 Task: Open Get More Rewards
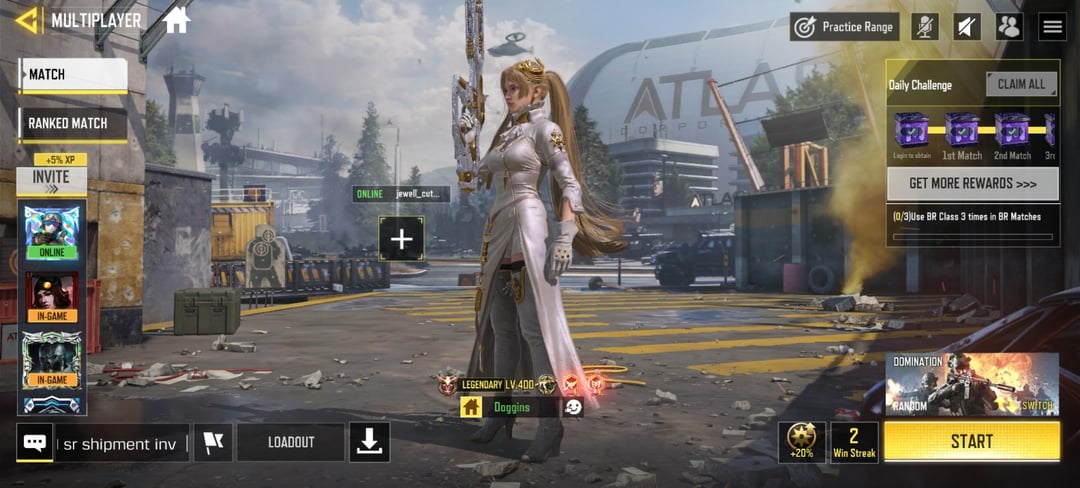(972, 184)
